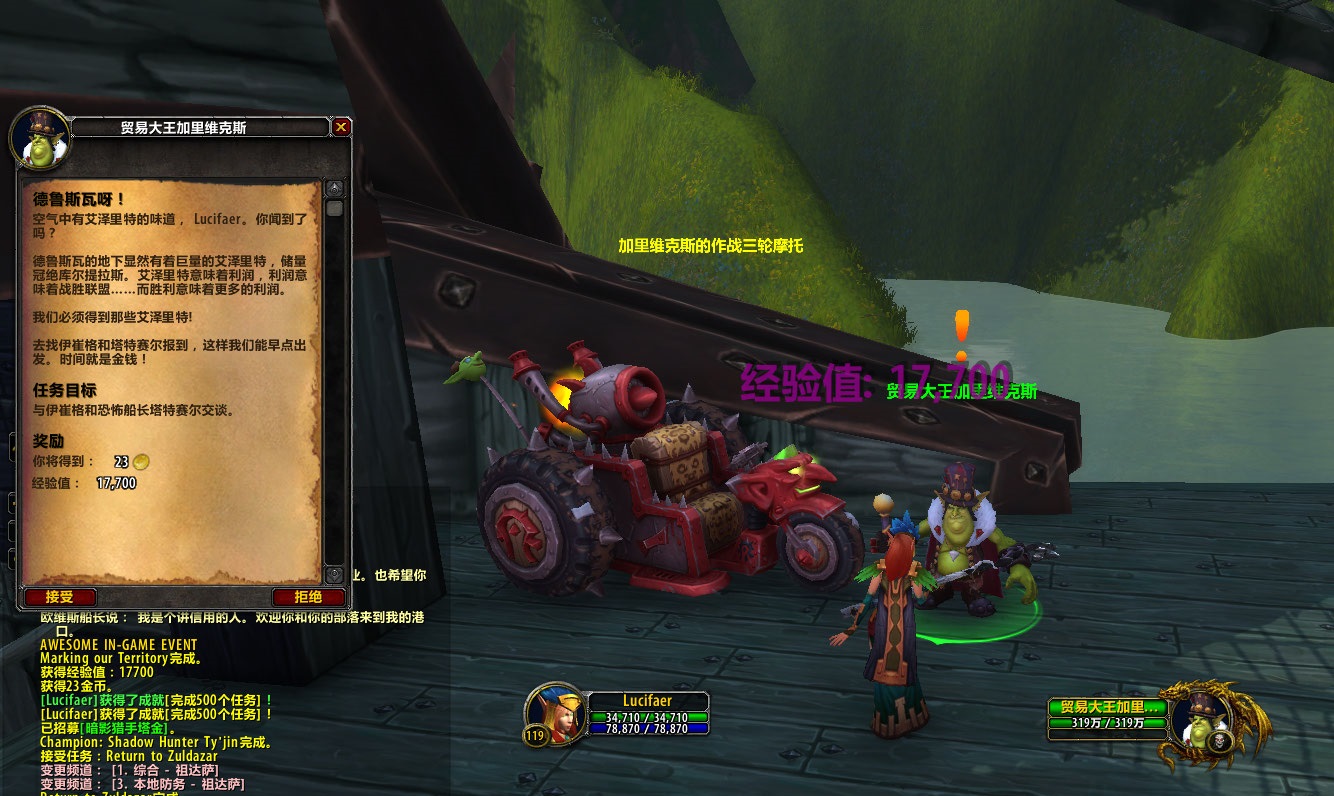The height and width of the screenshot is (796, 1334).
Task: Close the quest dialog window
Action: [x=341, y=127]
